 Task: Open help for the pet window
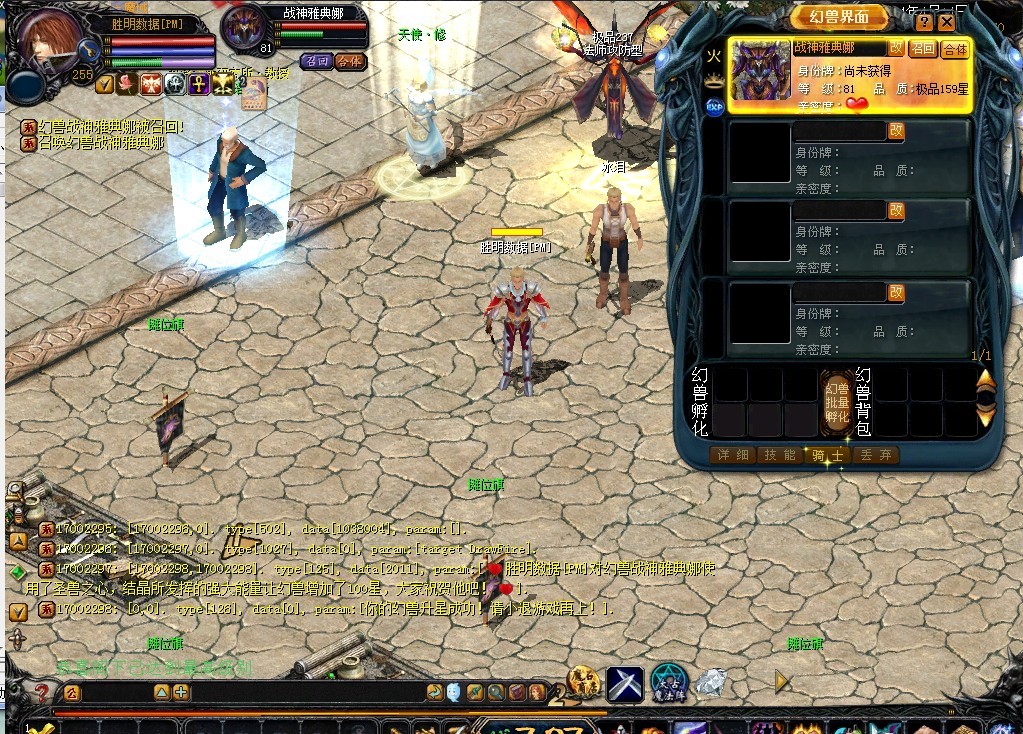(924, 21)
